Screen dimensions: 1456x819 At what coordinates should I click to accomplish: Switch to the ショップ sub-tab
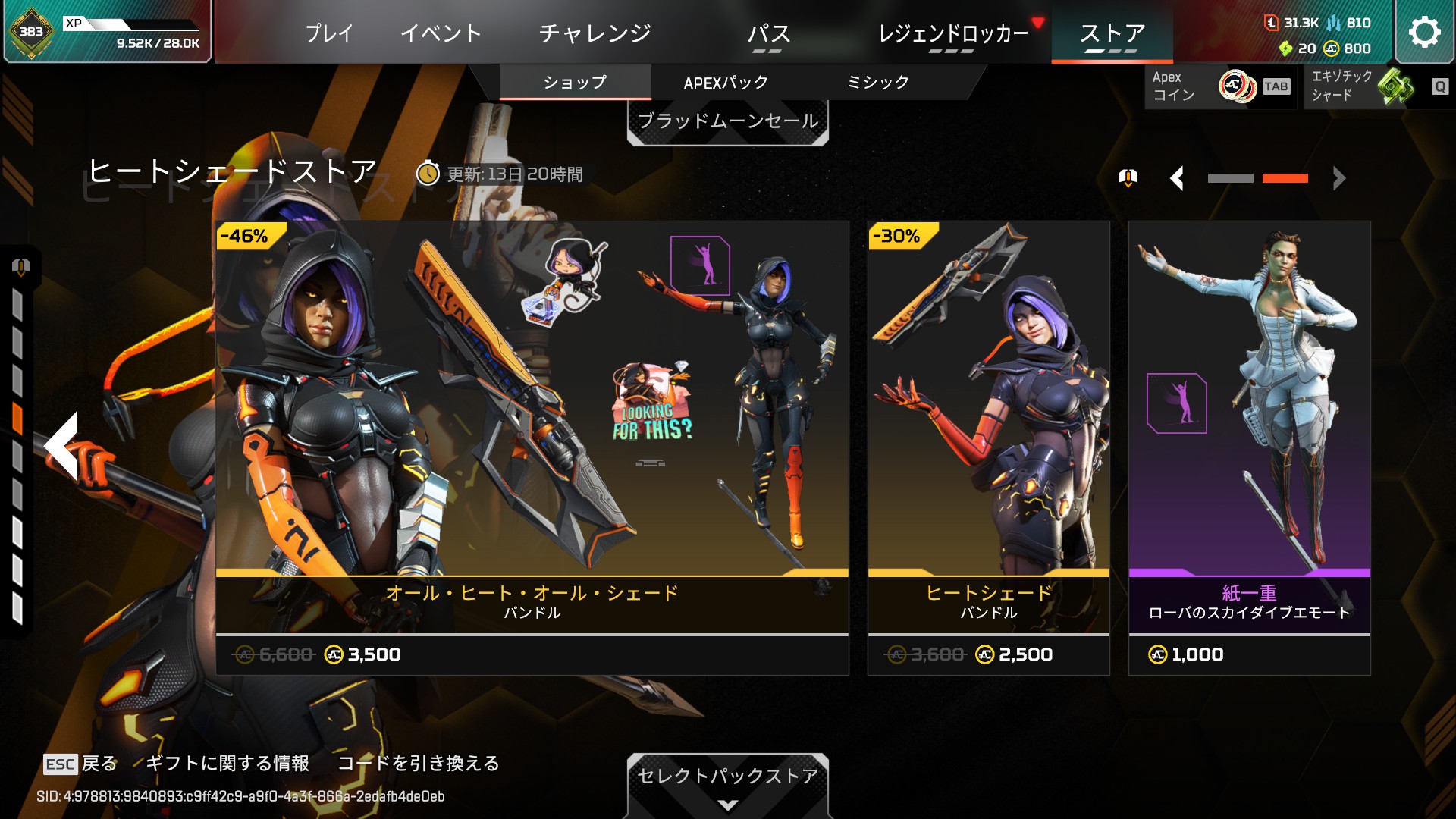pyautogui.click(x=575, y=82)
